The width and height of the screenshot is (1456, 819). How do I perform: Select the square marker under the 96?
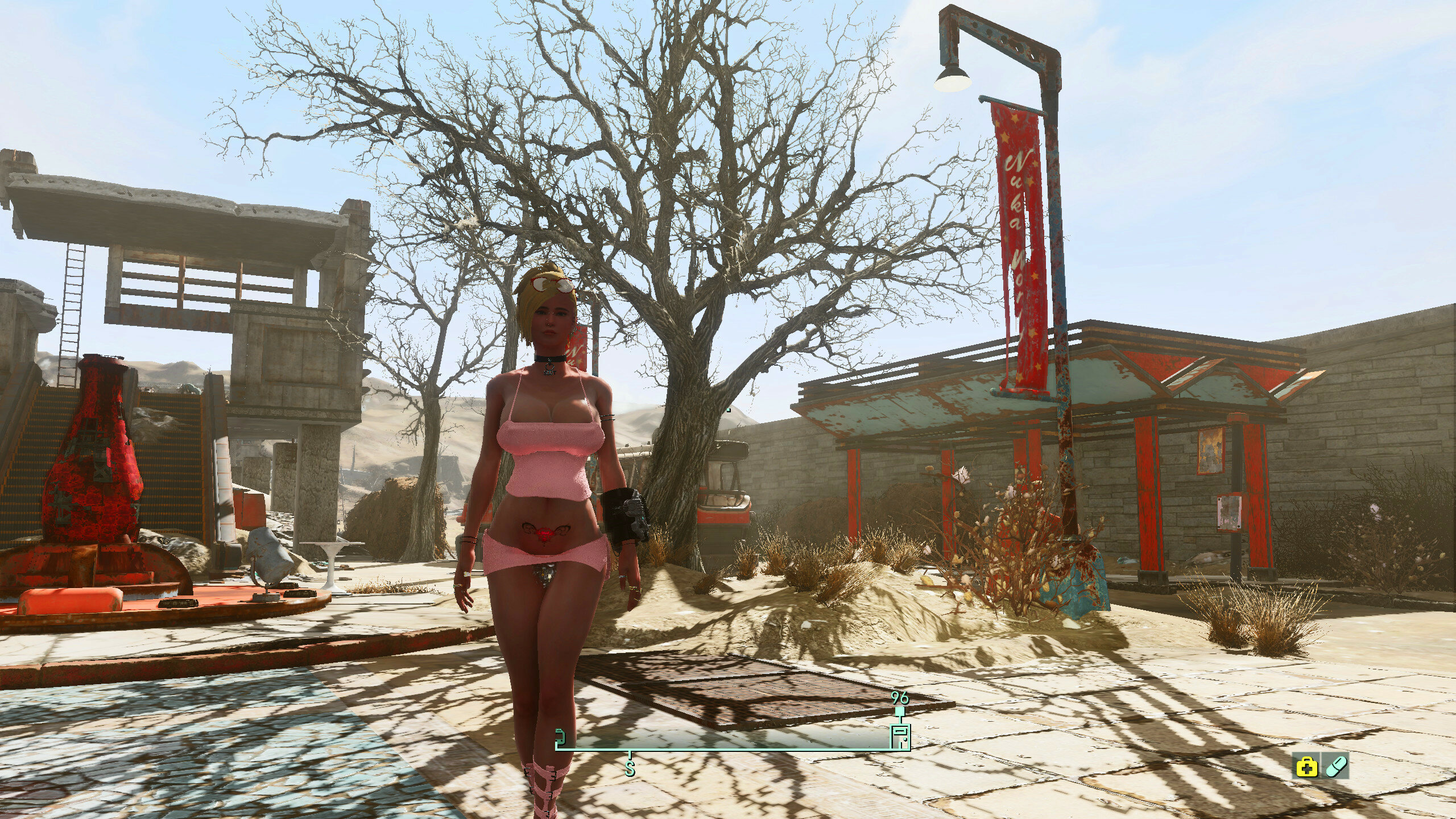tap(900, 712)
